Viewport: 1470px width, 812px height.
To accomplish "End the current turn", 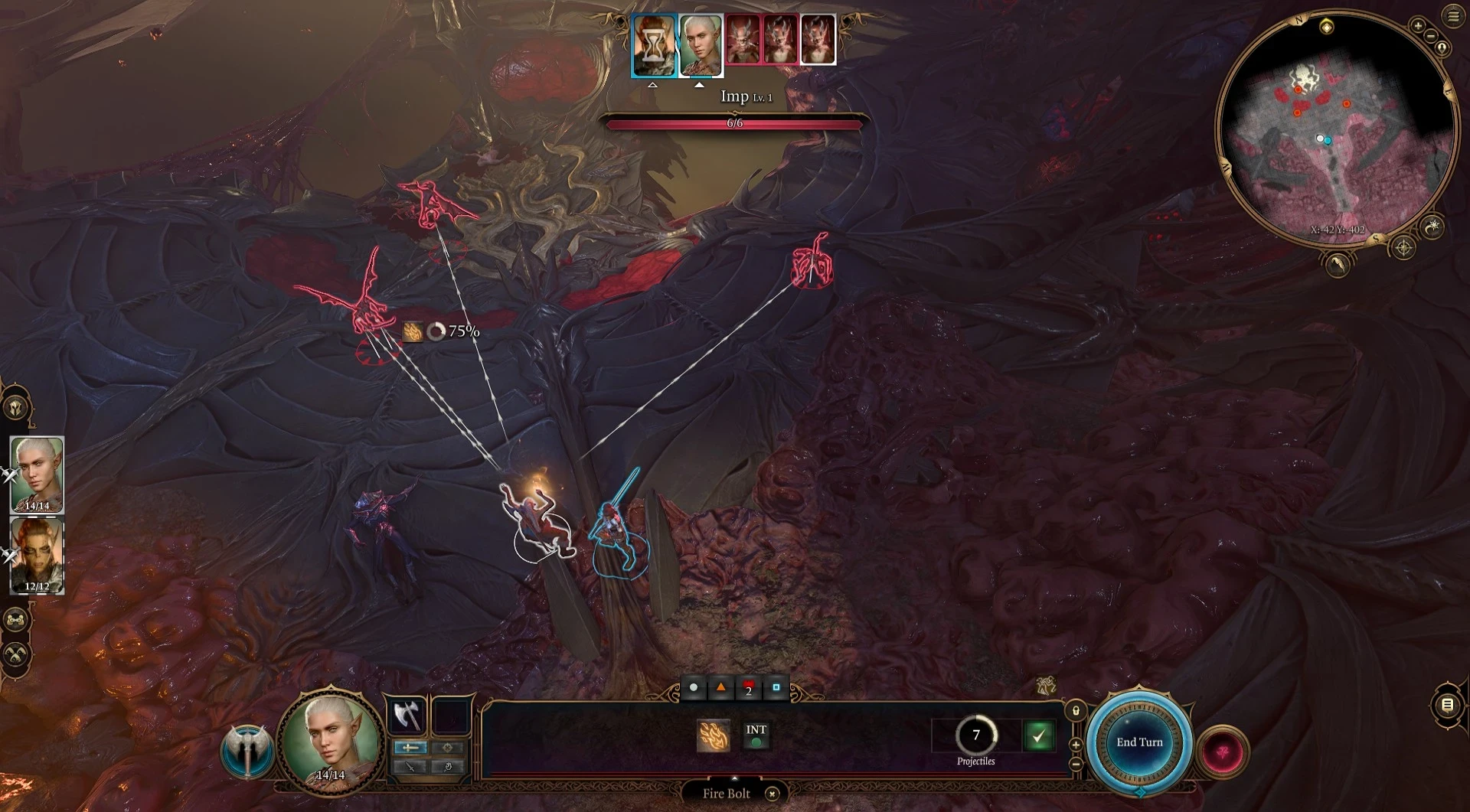I will click(1138, 742).
